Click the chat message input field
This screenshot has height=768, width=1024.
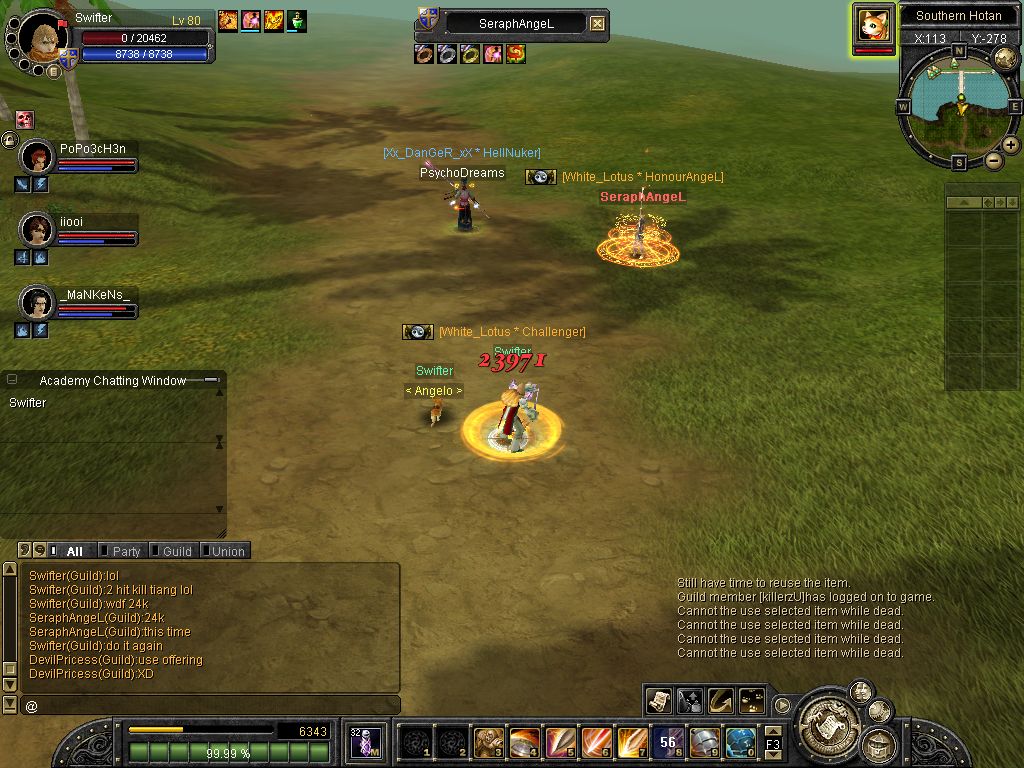pos(210,706)
